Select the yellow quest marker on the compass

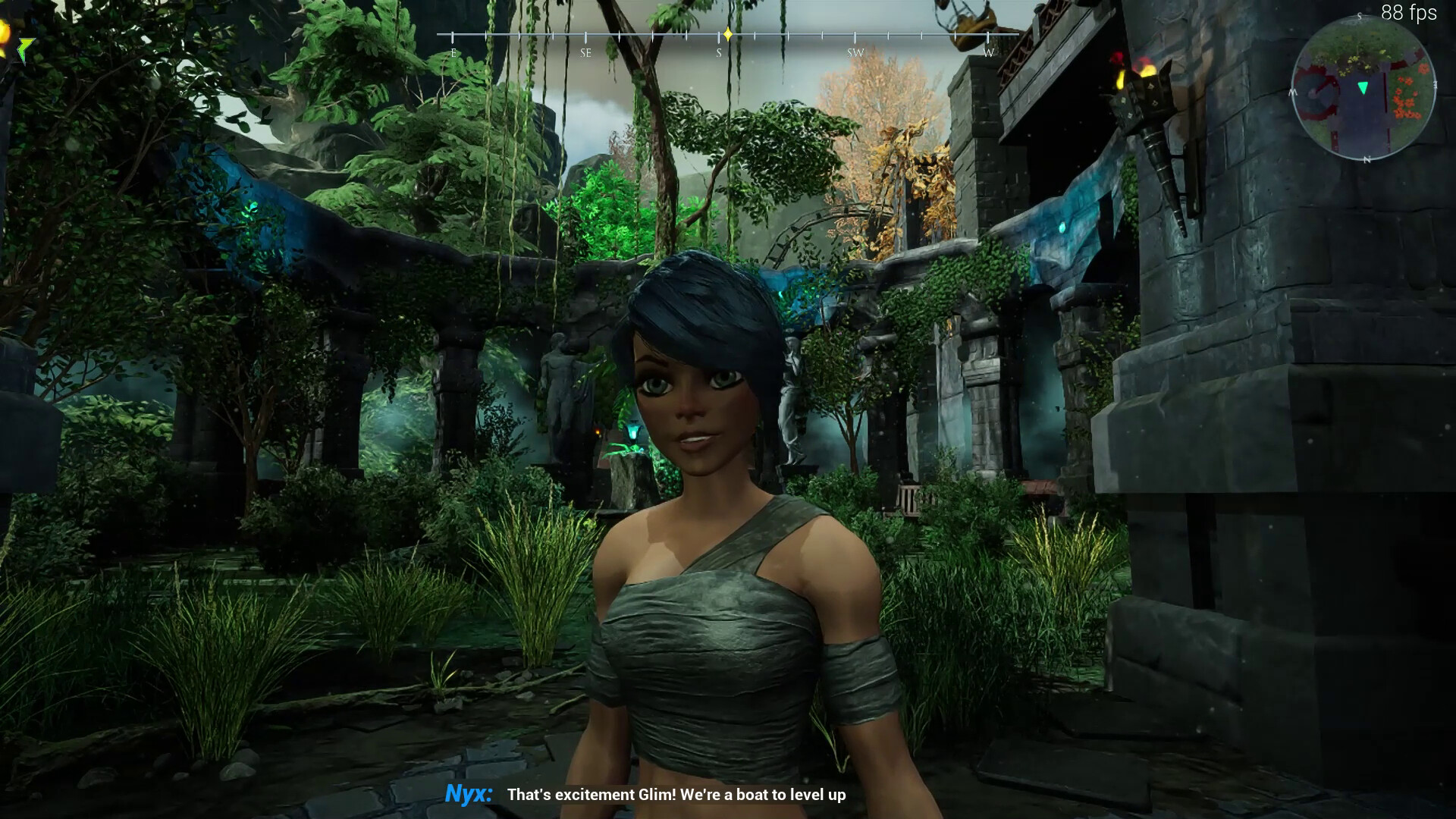pyautogui.click(x=728, y=34)
